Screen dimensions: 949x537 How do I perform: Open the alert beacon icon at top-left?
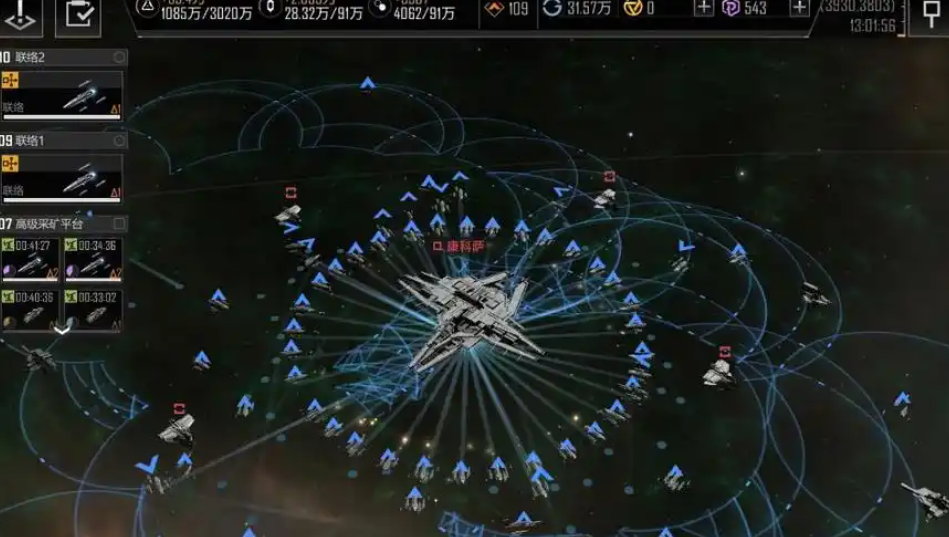click(x=20, y=13)
